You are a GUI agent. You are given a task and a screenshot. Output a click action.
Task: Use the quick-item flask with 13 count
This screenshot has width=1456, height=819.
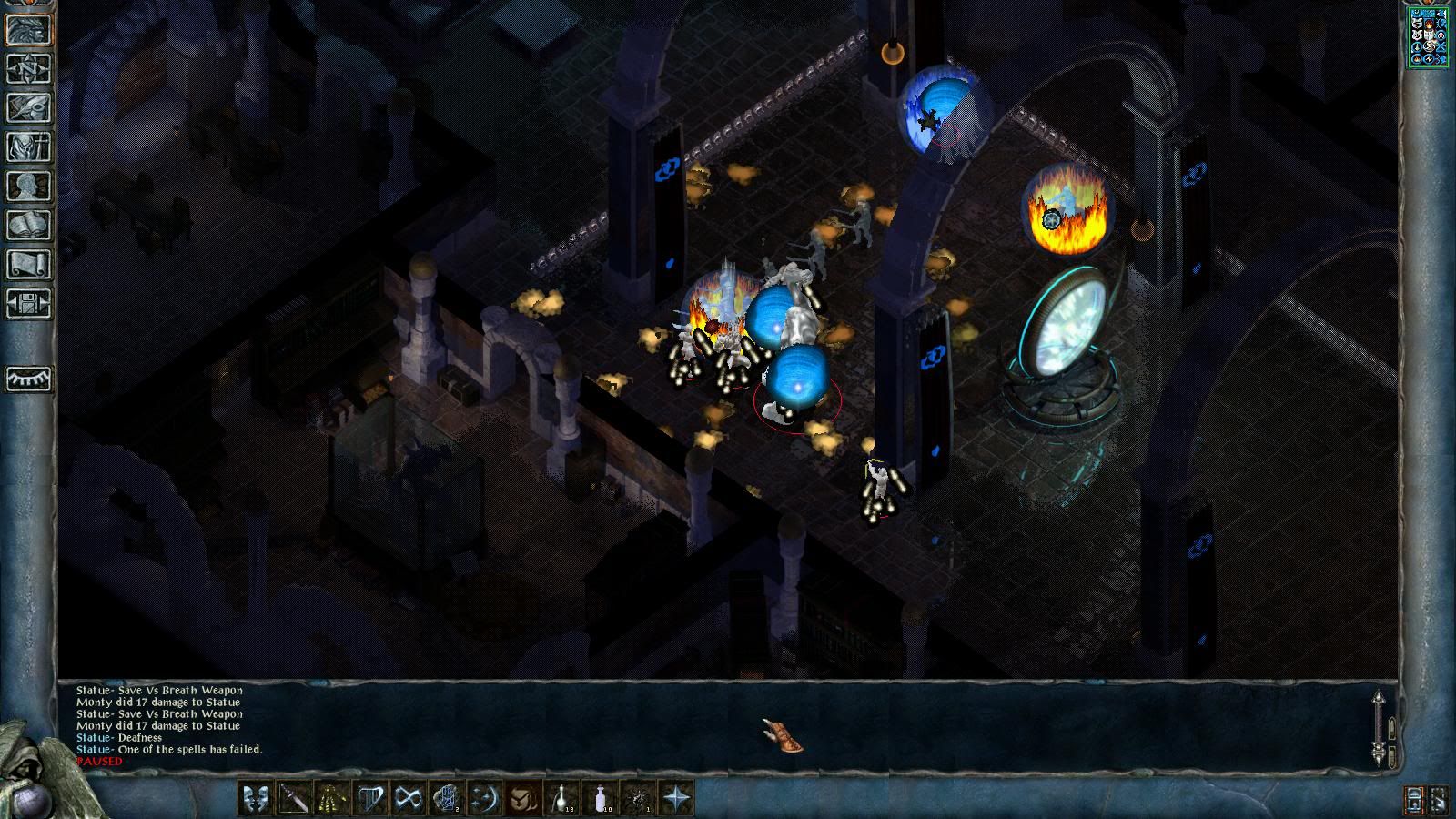click(561, 799)
